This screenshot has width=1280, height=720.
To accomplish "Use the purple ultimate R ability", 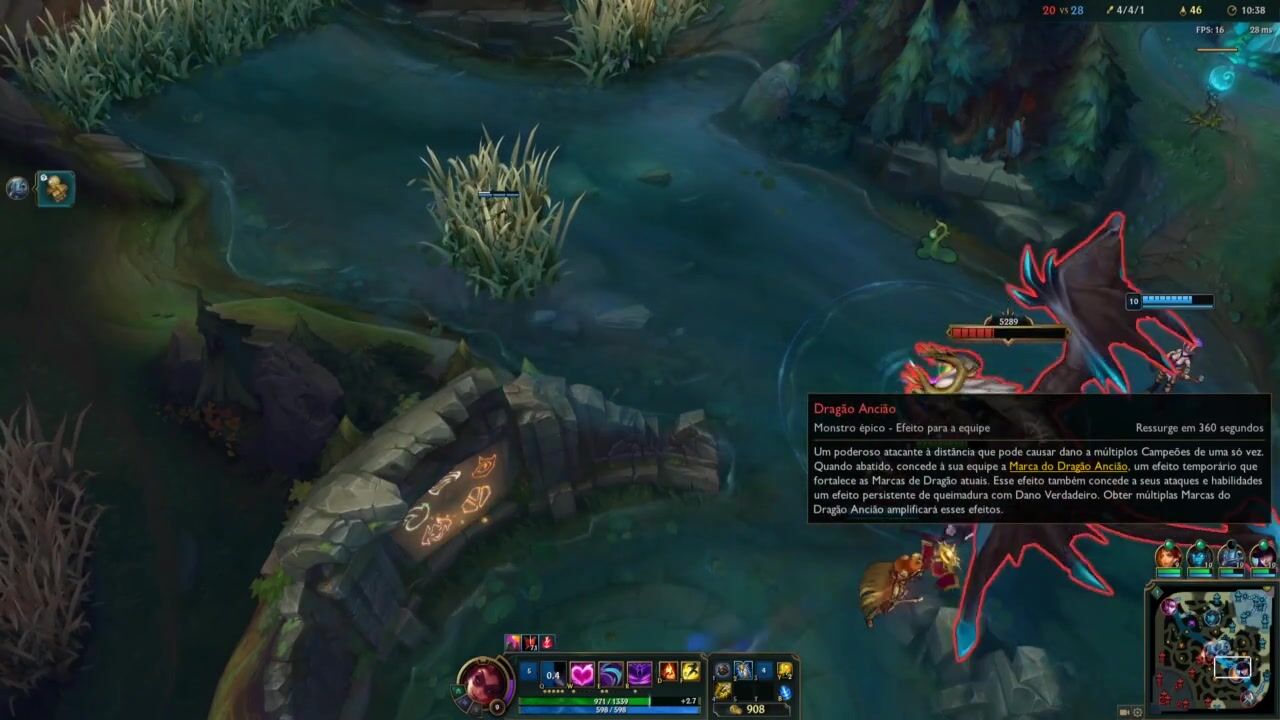I will (639, 674).
